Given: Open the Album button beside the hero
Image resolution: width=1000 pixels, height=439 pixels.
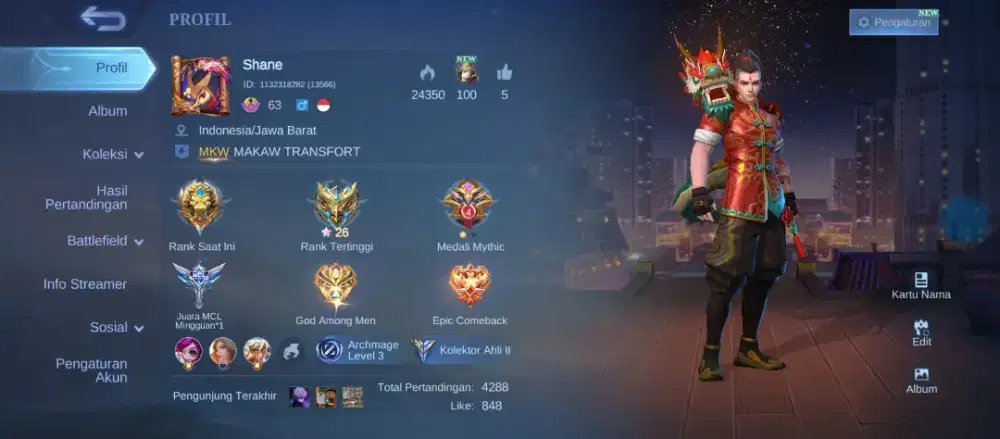Looking at the screenshot, I should pos(921,380).
